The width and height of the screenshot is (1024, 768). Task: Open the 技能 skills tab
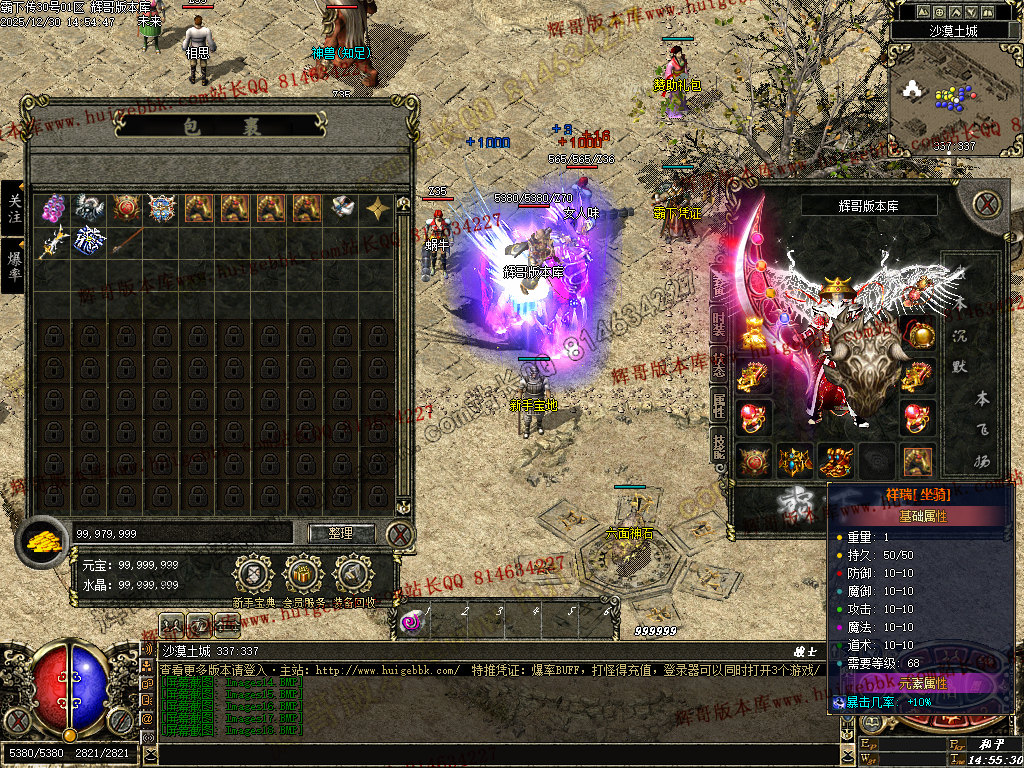click(x=719, y=446)
